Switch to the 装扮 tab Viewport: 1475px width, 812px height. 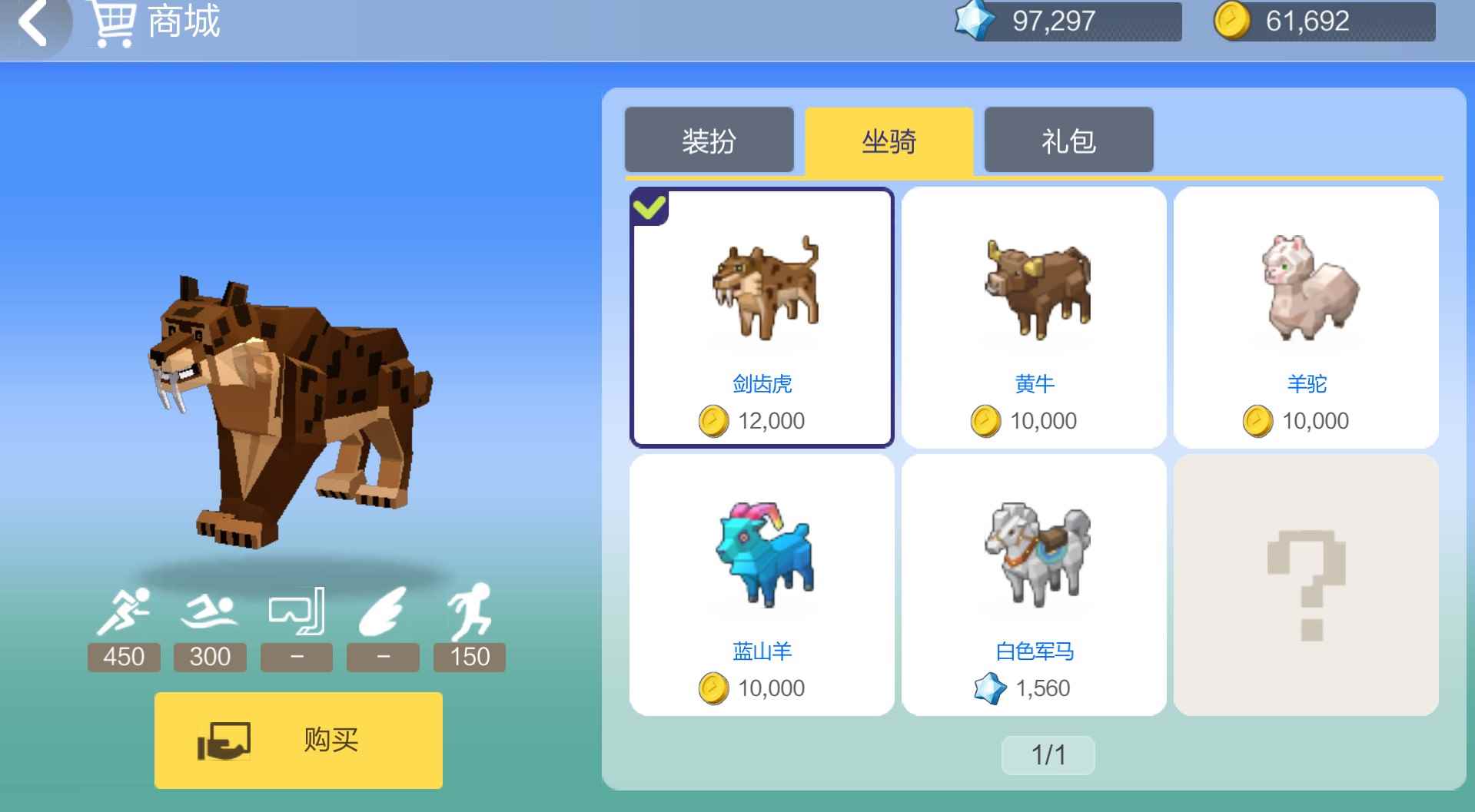coord(709,140)
